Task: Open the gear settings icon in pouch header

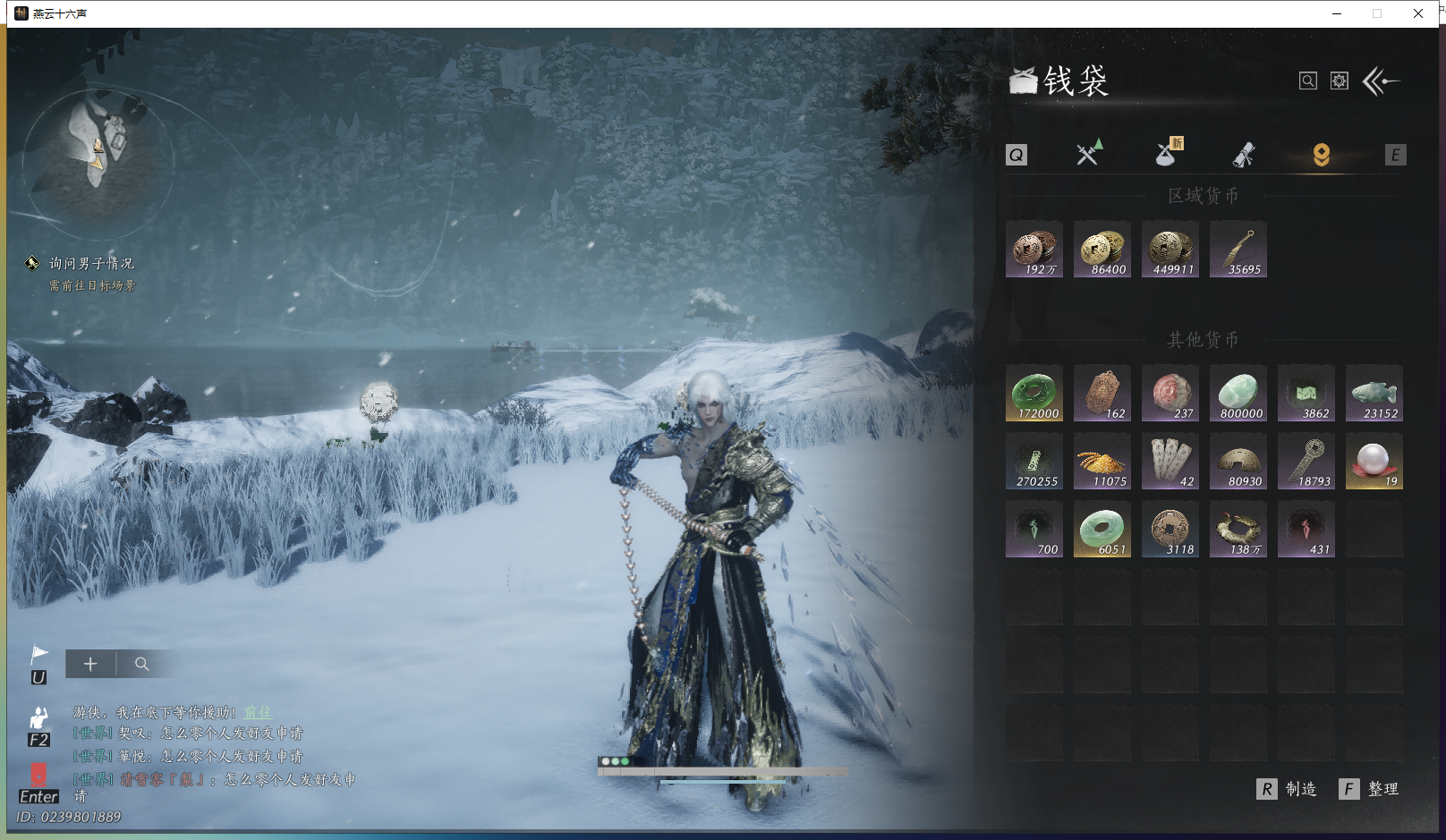Action: [x=1339, y=81]
